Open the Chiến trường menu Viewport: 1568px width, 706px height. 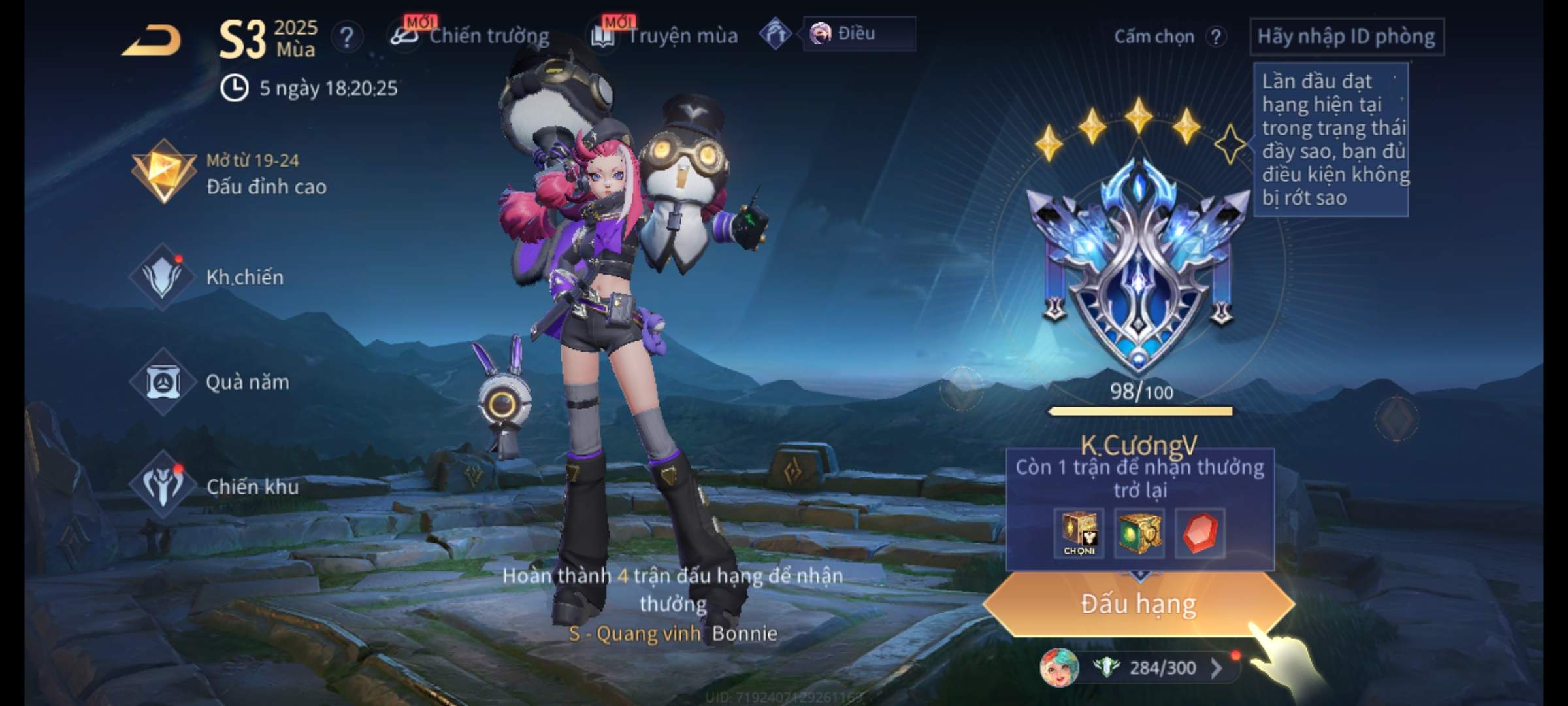470,35
